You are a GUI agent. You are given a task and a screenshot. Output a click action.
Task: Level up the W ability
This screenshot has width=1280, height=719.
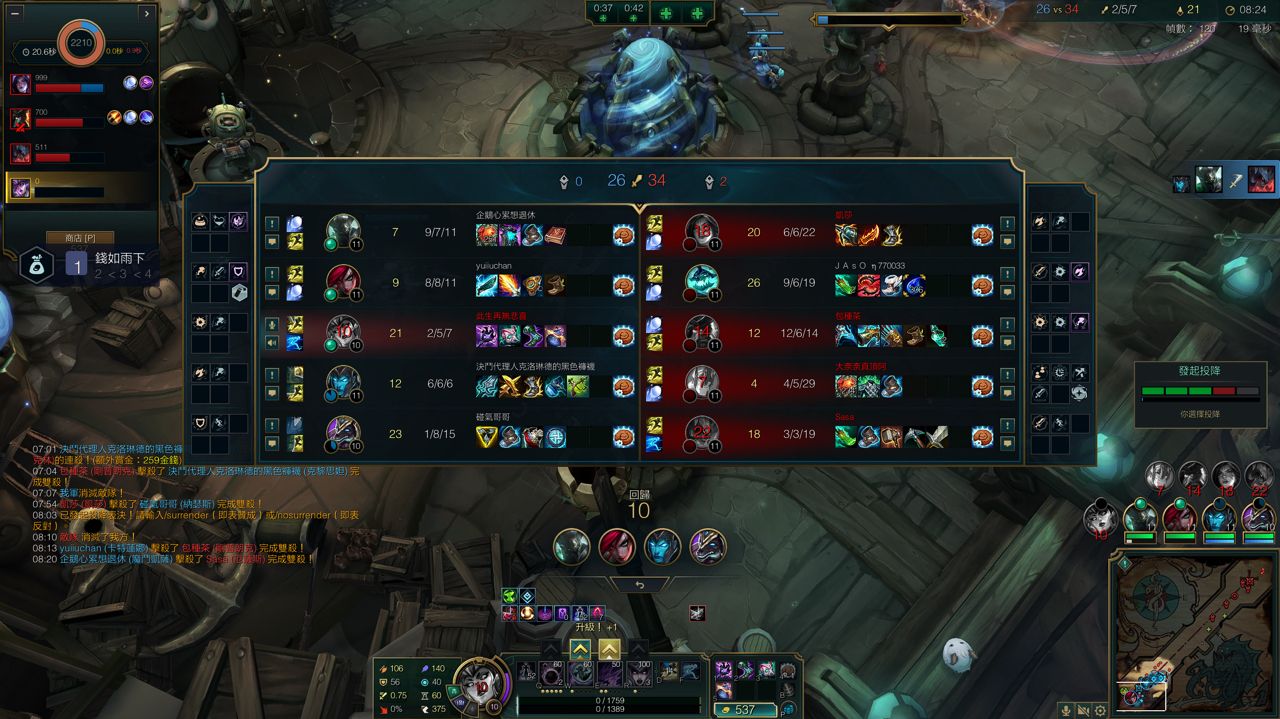point(580,649)
